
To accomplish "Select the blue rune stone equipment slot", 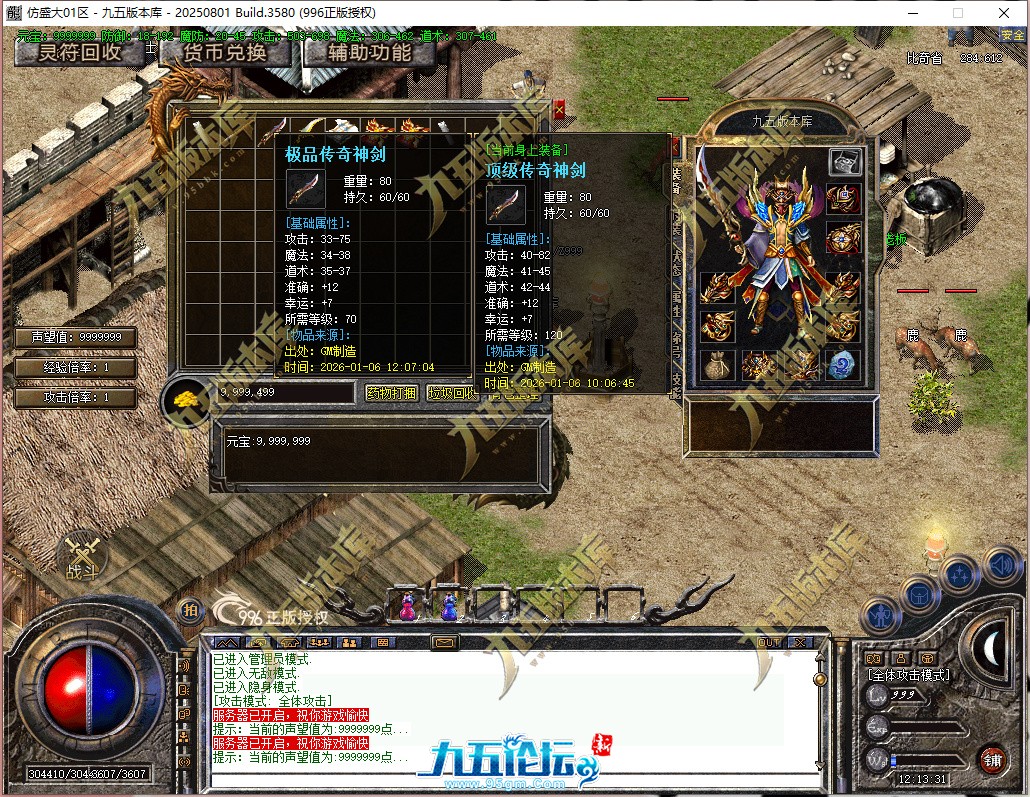I will click(843, 365).
